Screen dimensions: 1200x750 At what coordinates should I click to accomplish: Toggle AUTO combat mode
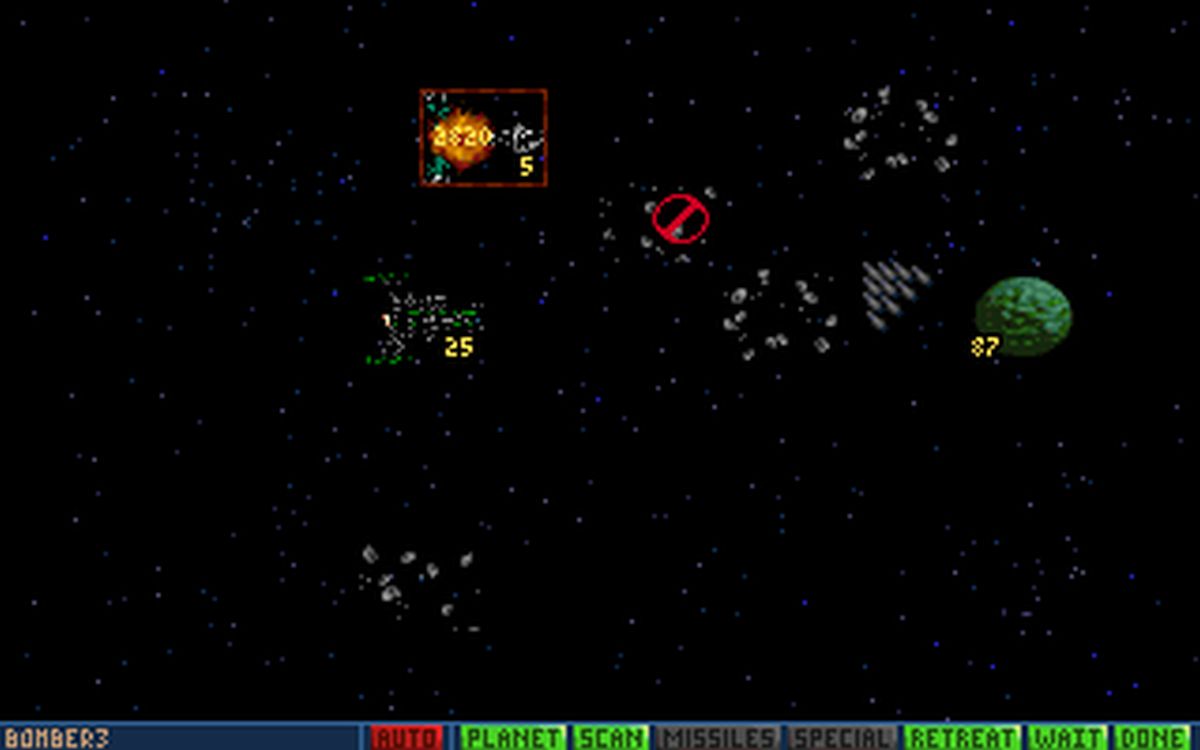click(406, 738)
